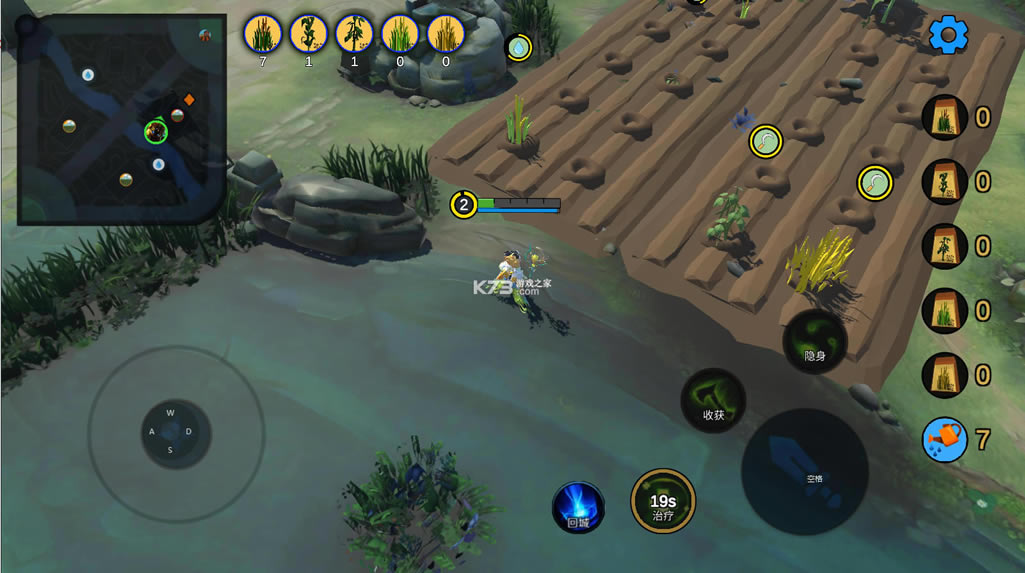Click the minimap
Viewport: 1025px width, 573px height.
121,118
